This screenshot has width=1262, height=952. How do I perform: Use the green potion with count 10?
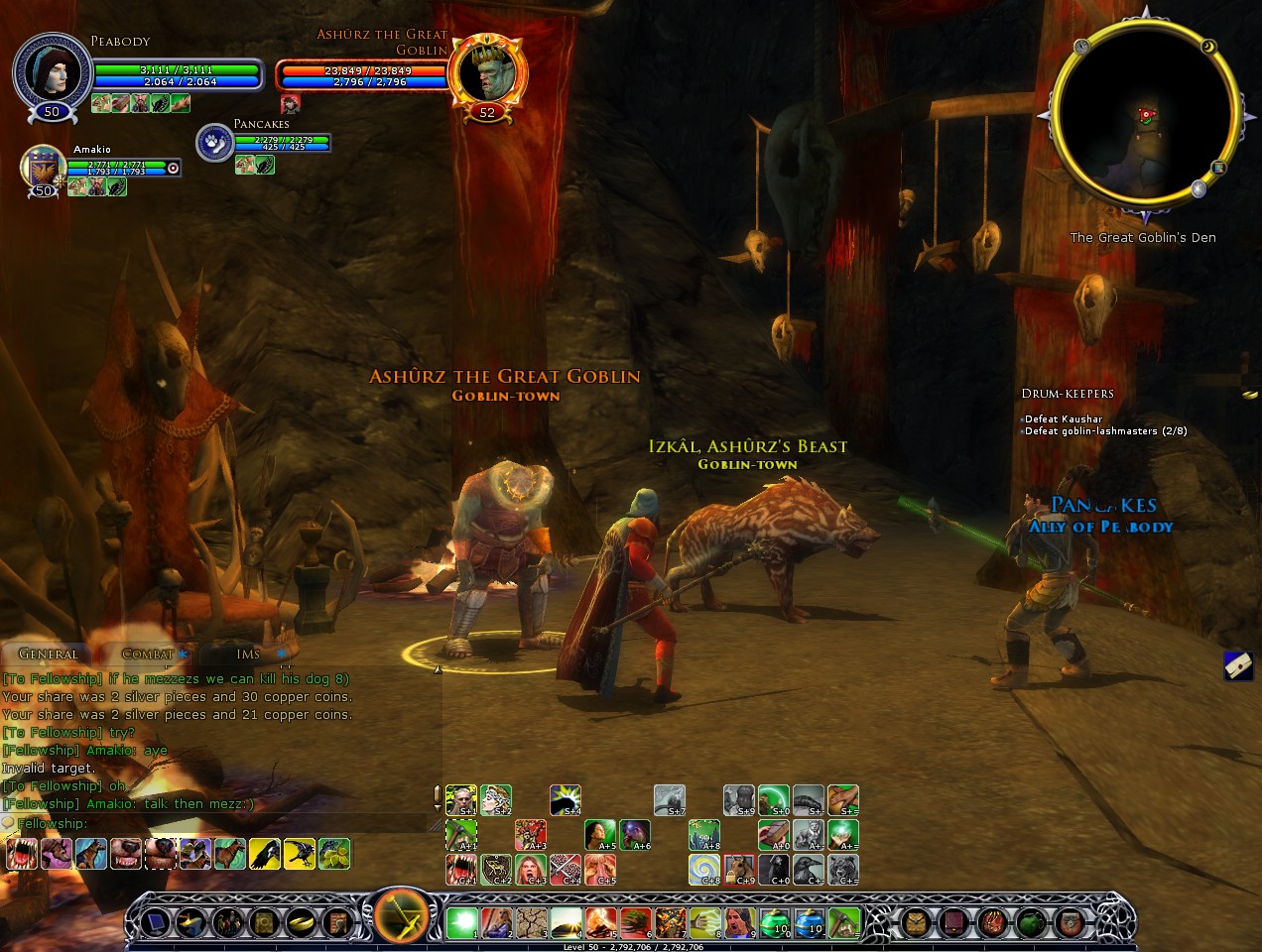pyautogui.click(x=775, y=923)
